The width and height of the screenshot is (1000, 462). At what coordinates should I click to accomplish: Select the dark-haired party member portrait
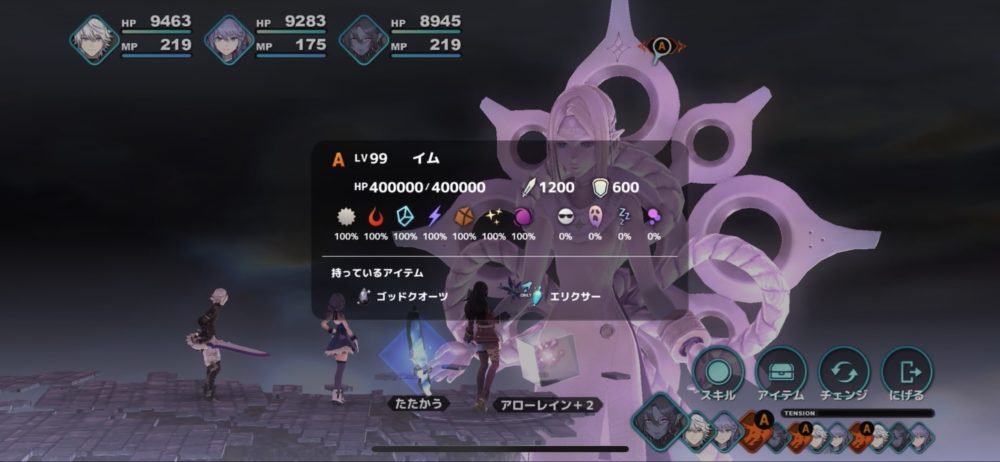click(x=363, y=40)
